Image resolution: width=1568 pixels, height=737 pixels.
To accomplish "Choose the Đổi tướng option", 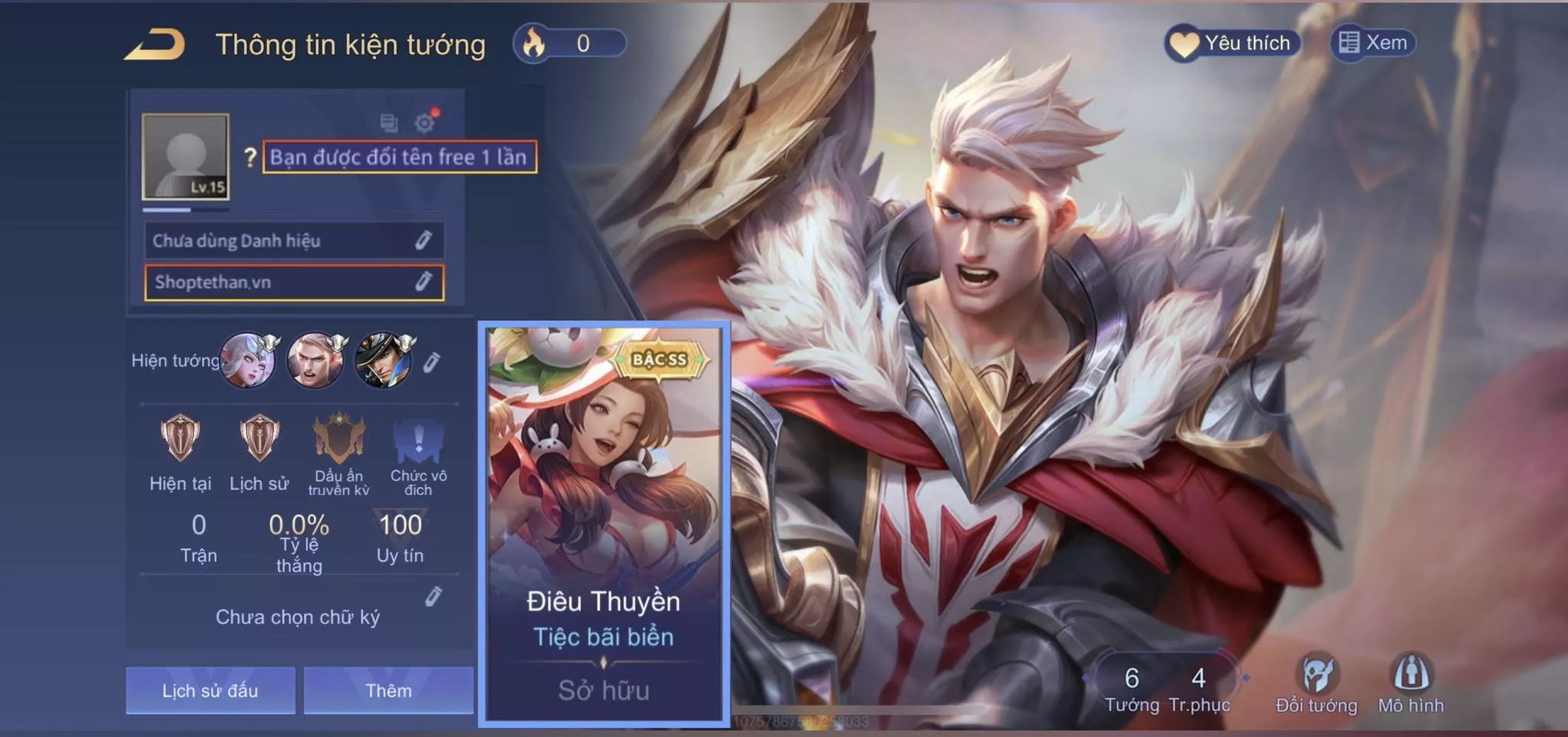I will pos(1317,684).
